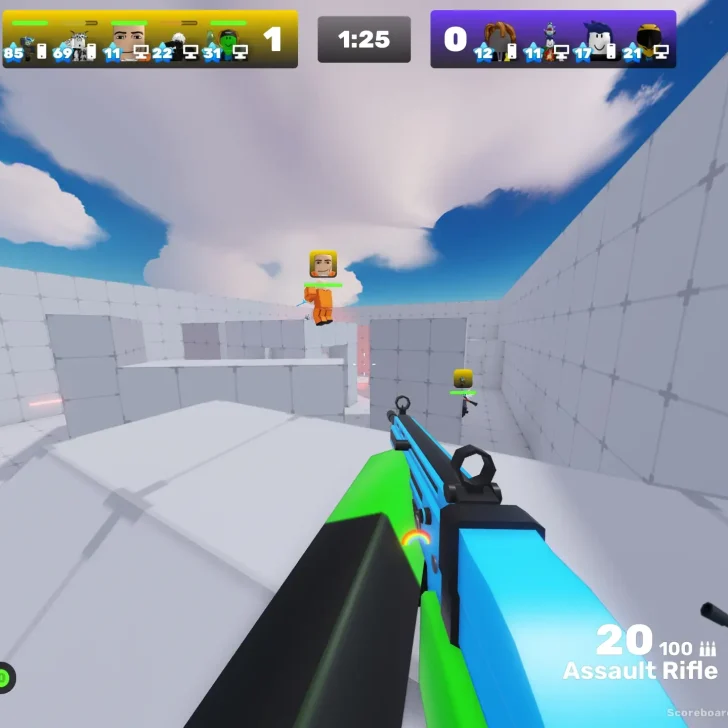Image resolution: width=728 pixels, height=728 pixels.
Task: Click the green circular icon at screen edge
Action: 5,677
